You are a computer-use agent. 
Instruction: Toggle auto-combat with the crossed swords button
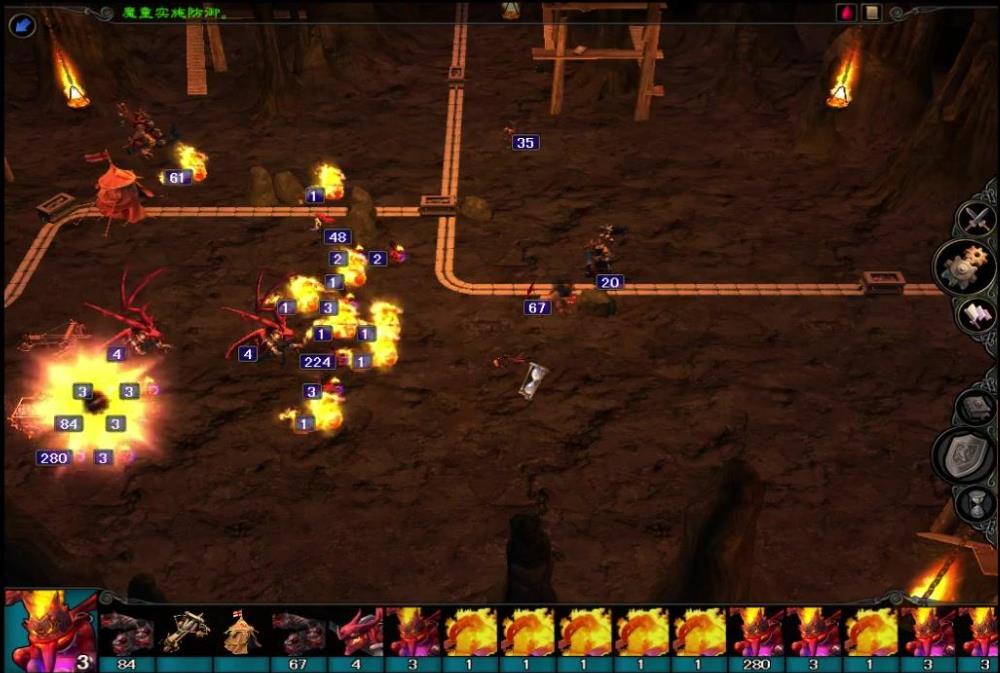974,218
